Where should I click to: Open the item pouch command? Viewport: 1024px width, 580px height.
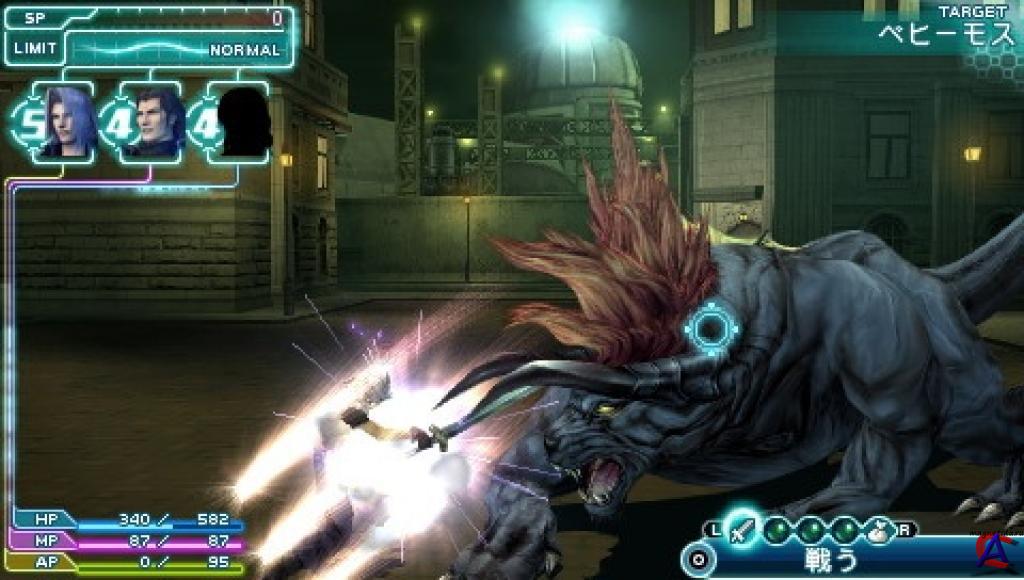coord(879,528)
